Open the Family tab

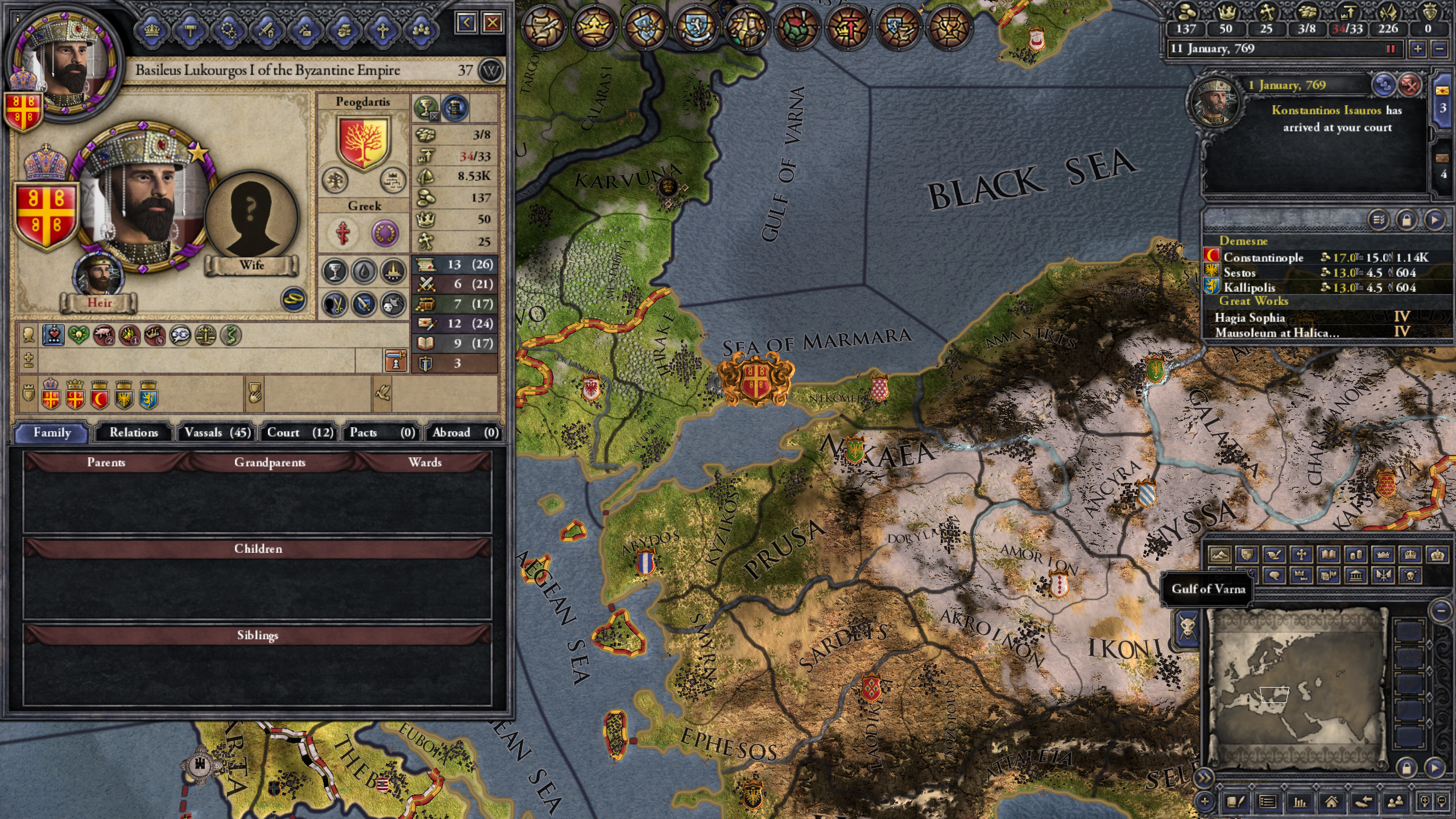pyautogui.click(x=52, y=432)
